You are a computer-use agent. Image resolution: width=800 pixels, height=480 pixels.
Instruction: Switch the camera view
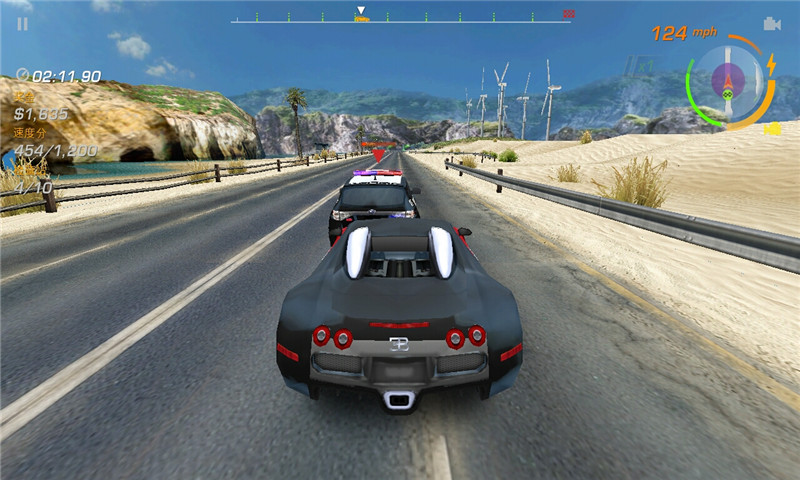point(771,24)
